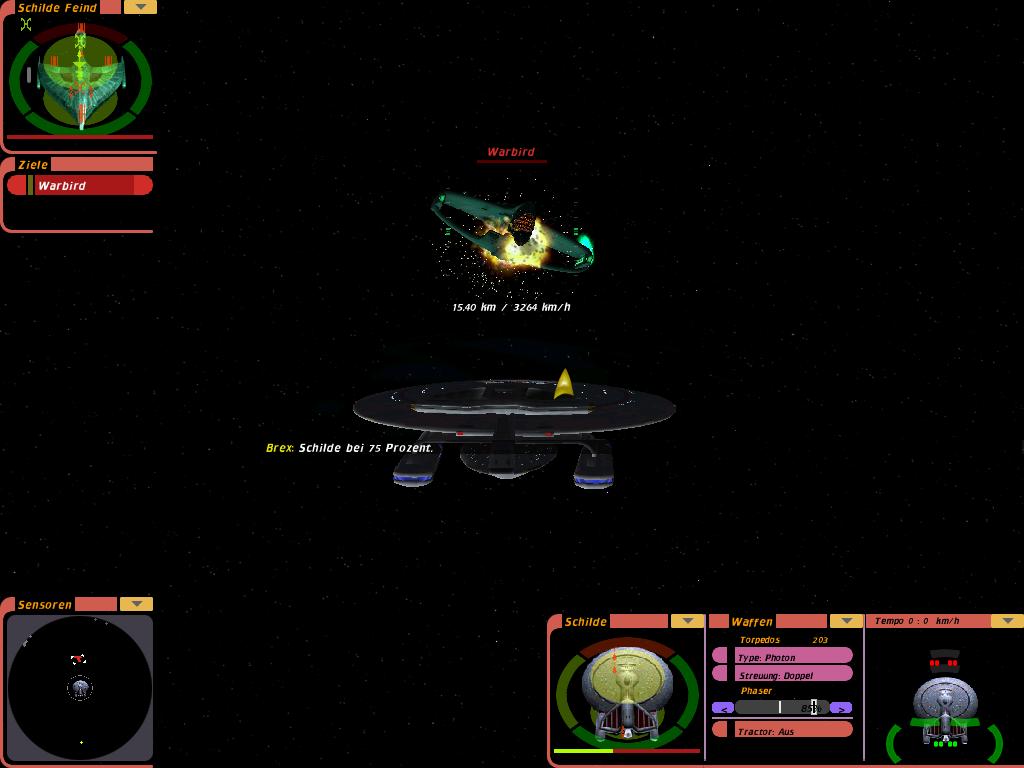Collapse the Schilde Feind panel with its arrow
This screenshot has width=1024, height=768.
(140, 7)
